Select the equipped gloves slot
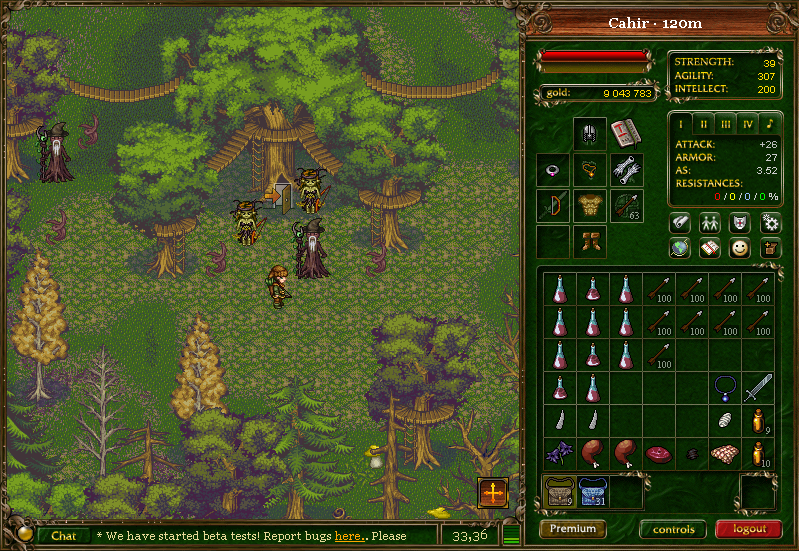Screen dimensions: 799x551 click(626, 170)
